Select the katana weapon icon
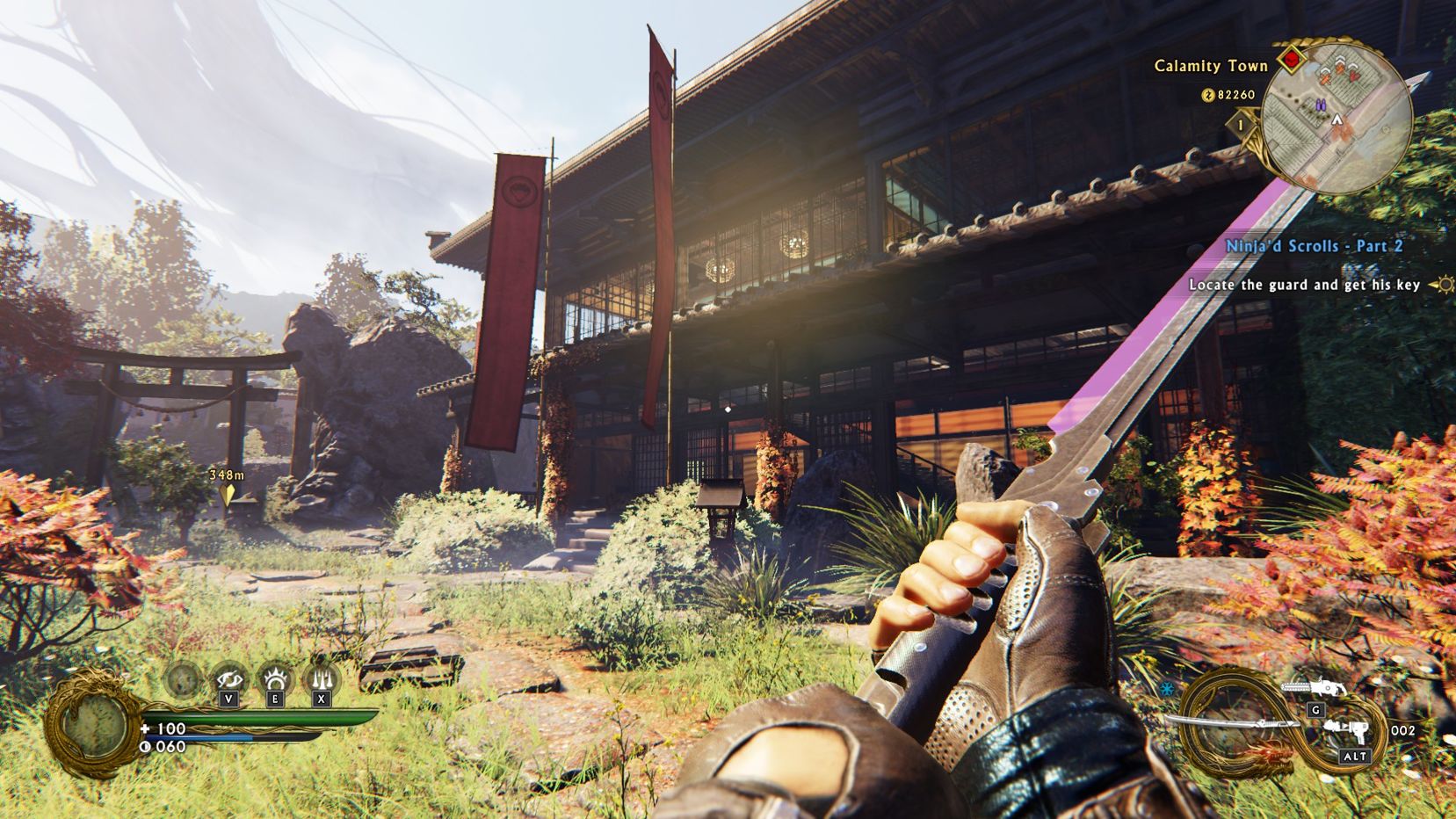 [x=1230, y=725]
